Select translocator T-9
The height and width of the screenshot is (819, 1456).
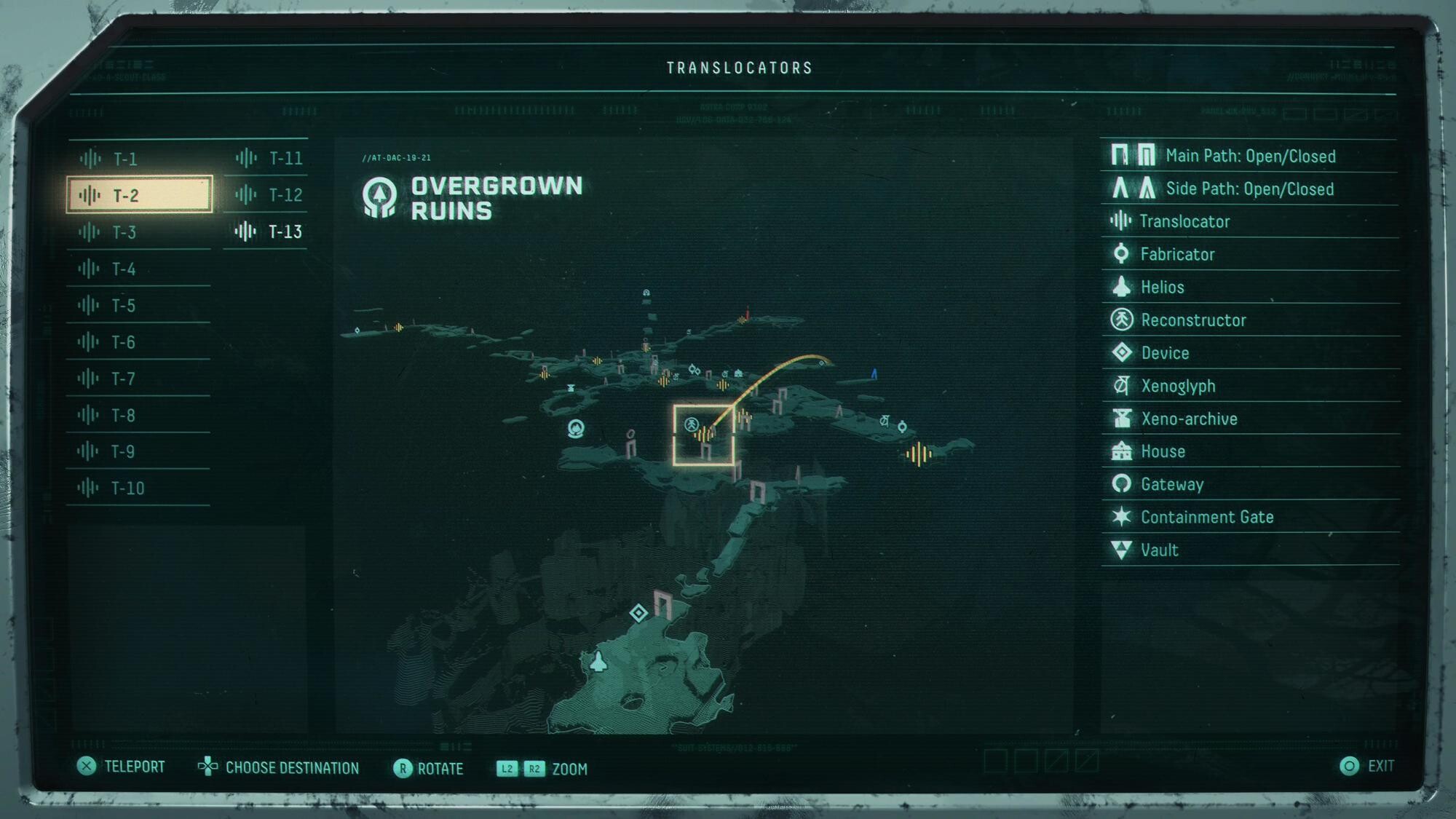click(138, 451)
